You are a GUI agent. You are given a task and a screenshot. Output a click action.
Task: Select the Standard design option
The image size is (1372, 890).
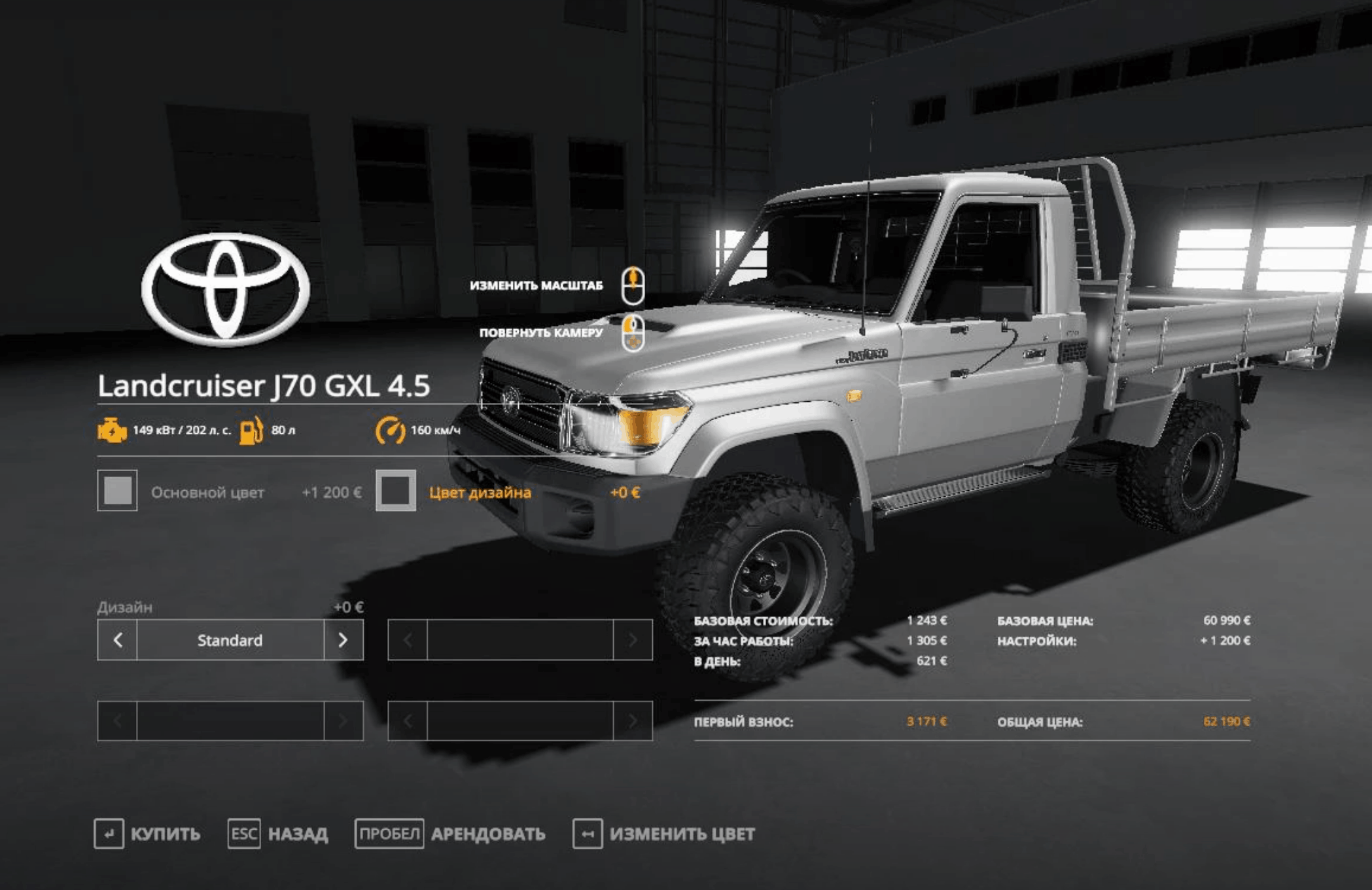coord(230,640)
